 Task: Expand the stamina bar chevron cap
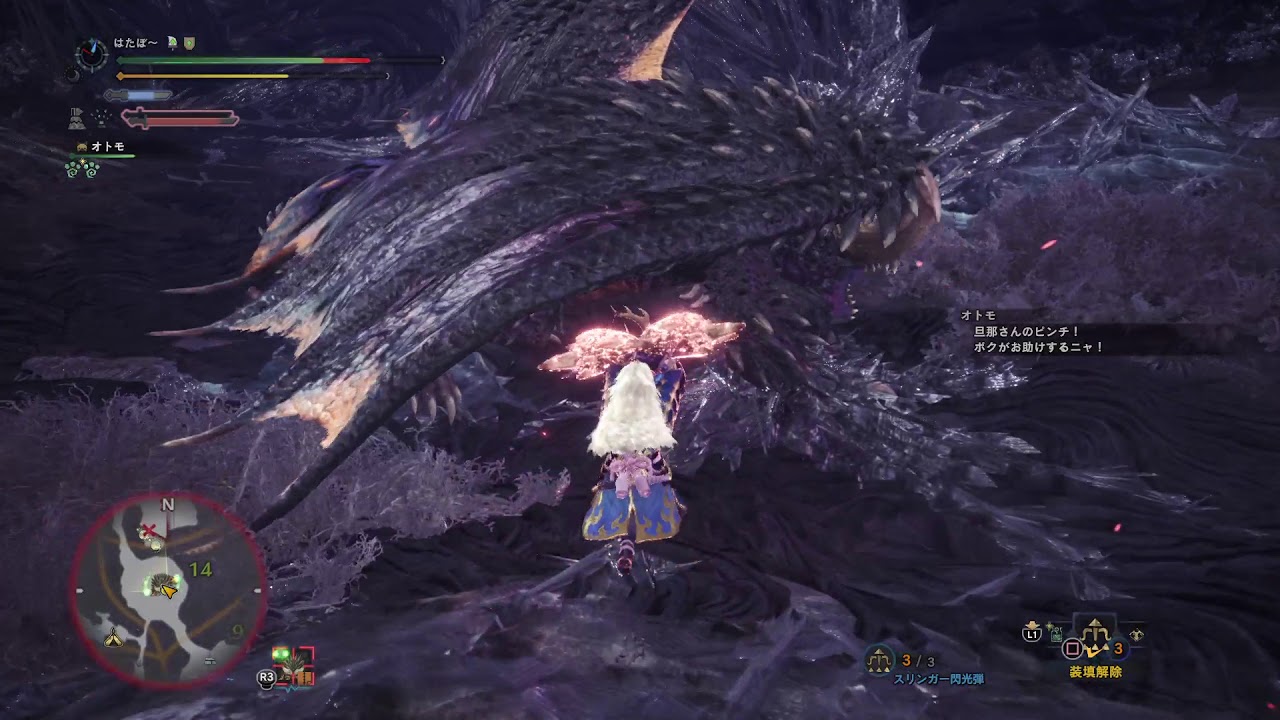coord(388,76)
